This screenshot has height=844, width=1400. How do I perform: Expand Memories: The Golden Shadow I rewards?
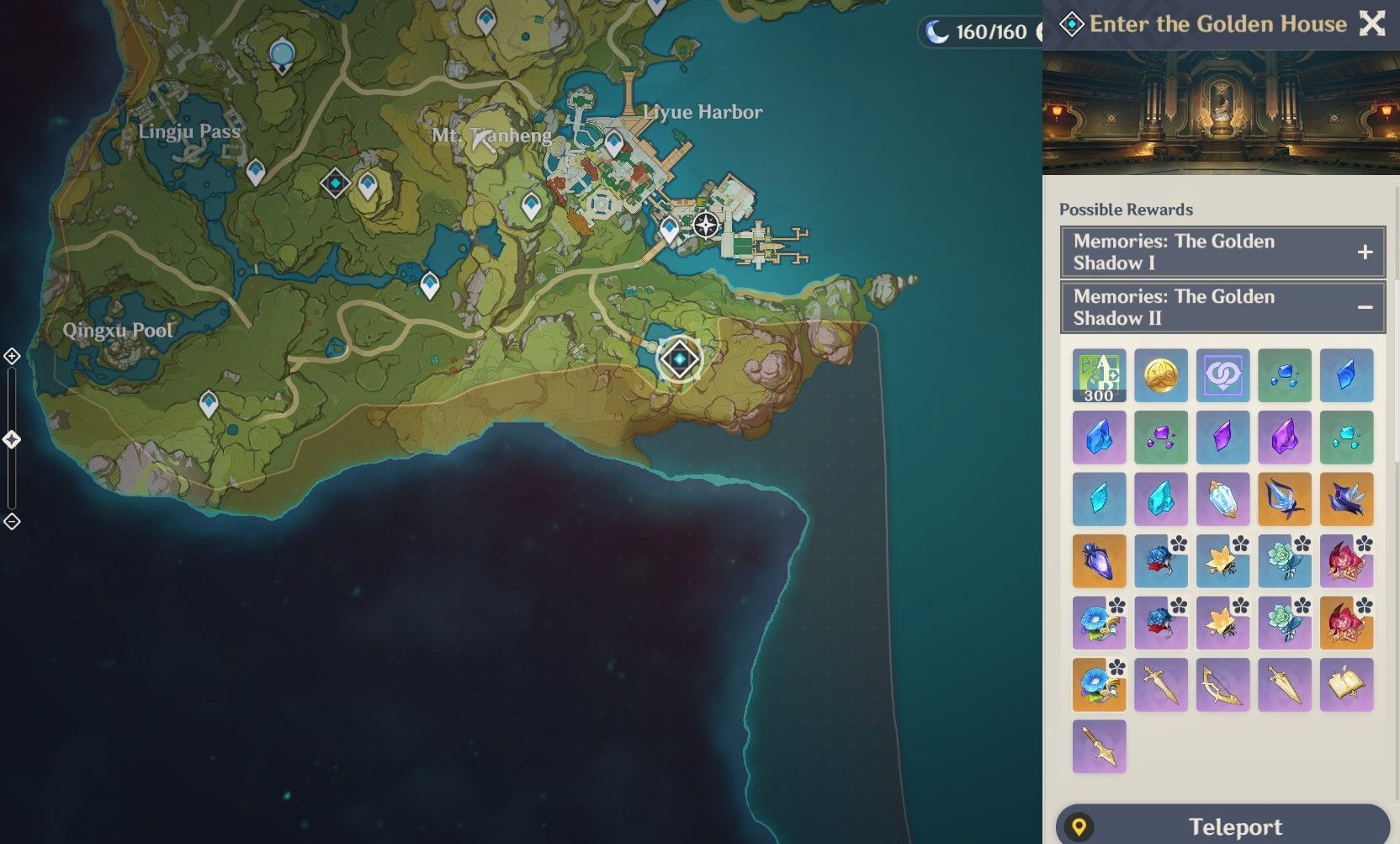pyautogui.click(x=1364, y=252)
